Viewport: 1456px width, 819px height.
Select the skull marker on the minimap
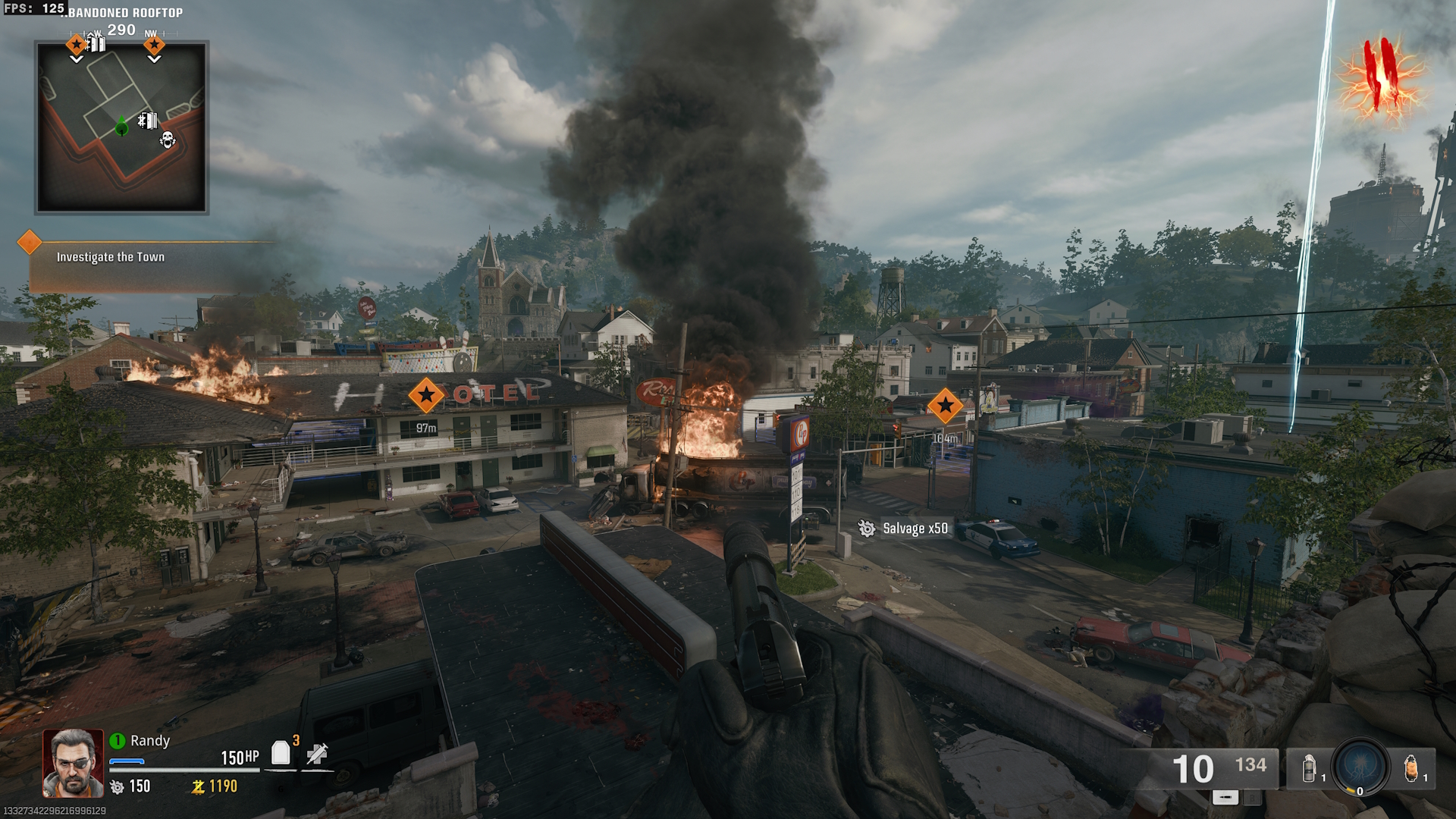click(x=168, y=140)
